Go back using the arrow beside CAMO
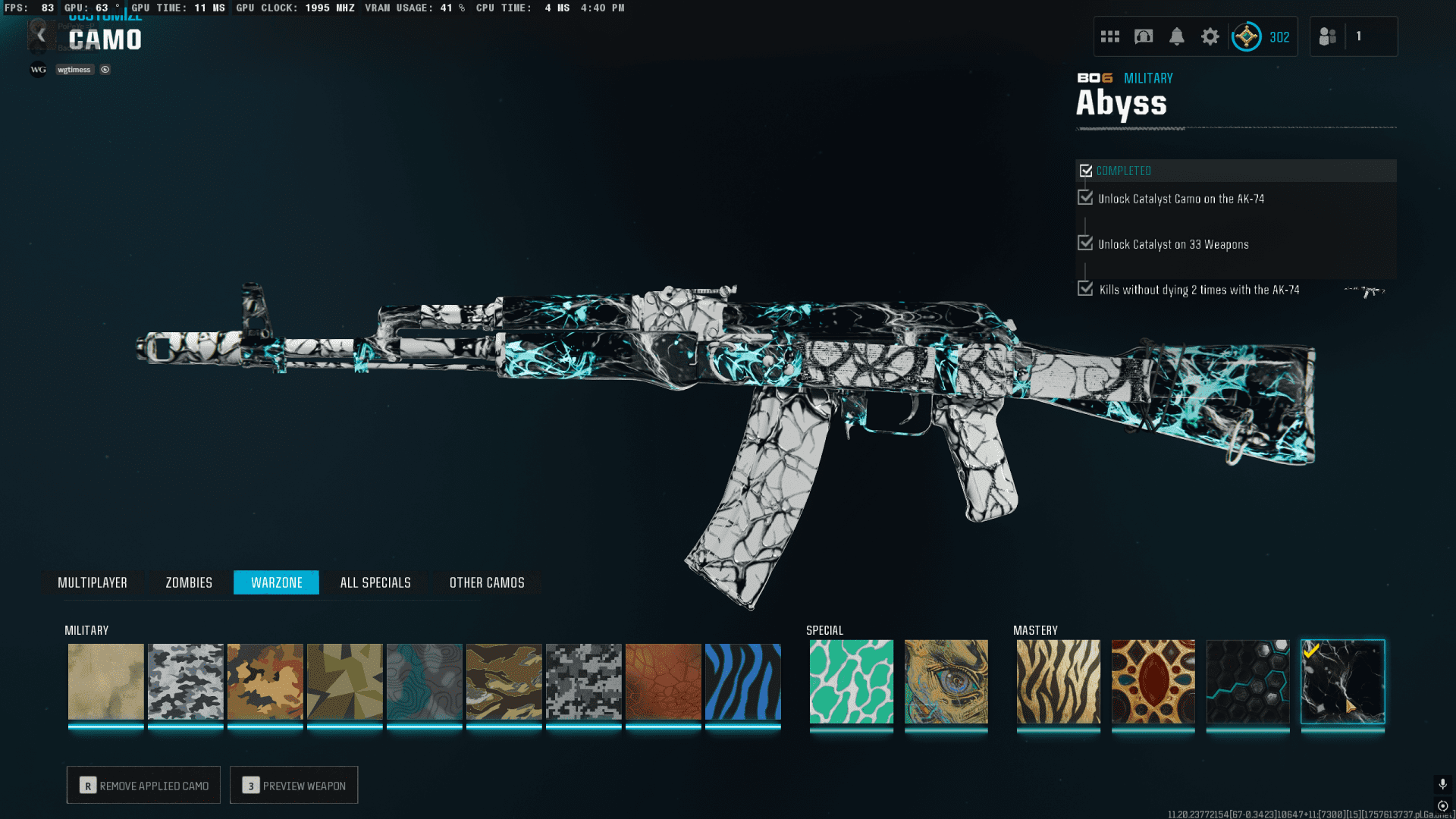The image size is (1456, 819). 41,36
